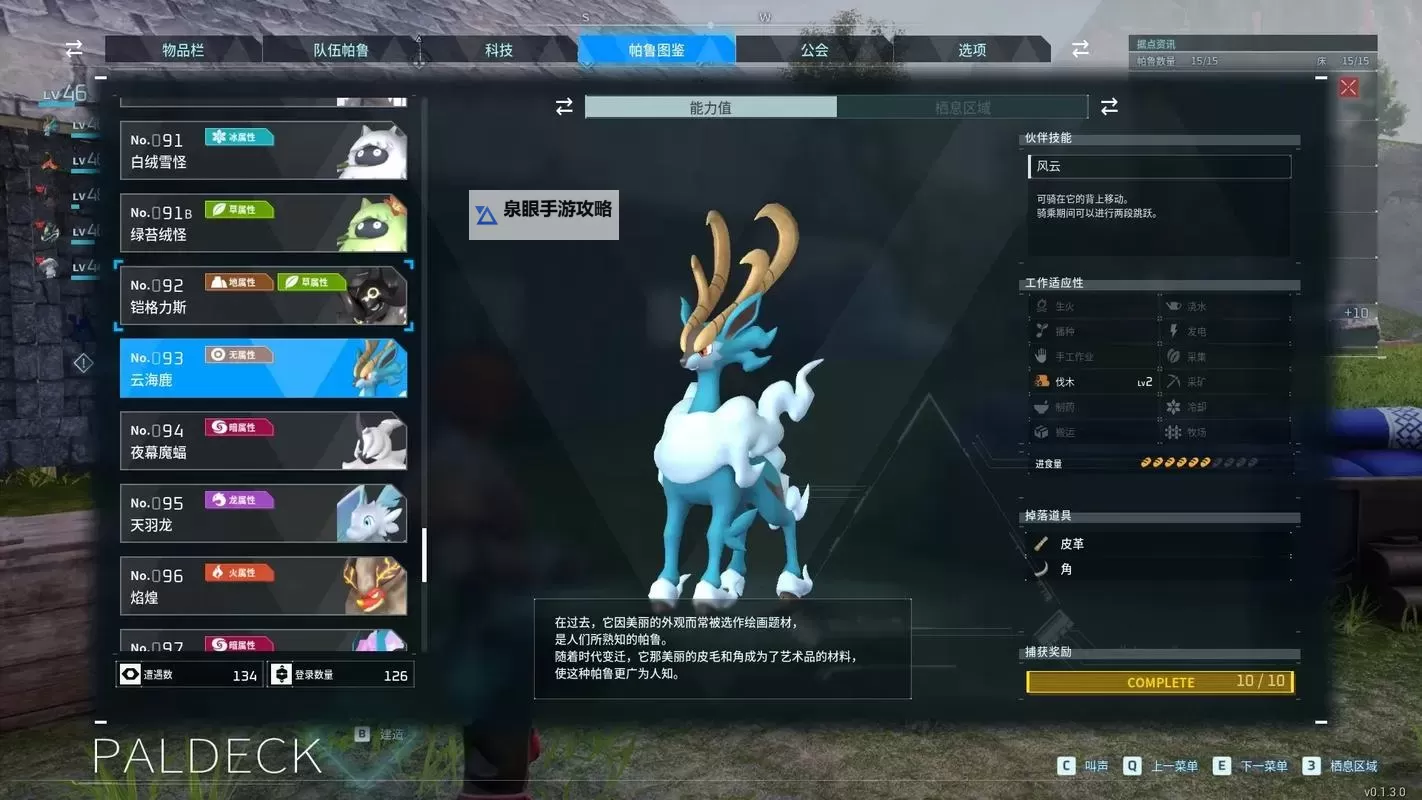Select the 公会 guild menu entry
This screenshot has height=800, width=1422.
[x=814, y=47]
